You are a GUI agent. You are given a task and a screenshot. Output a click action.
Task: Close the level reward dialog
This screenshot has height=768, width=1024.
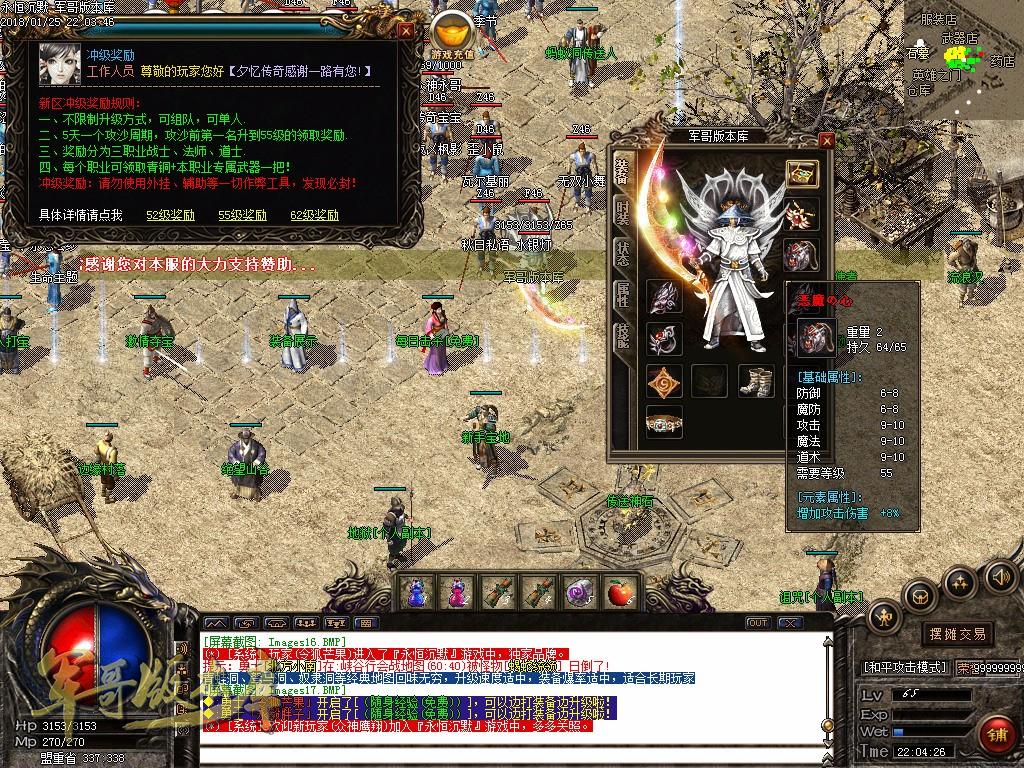click(x=406, y=30)
